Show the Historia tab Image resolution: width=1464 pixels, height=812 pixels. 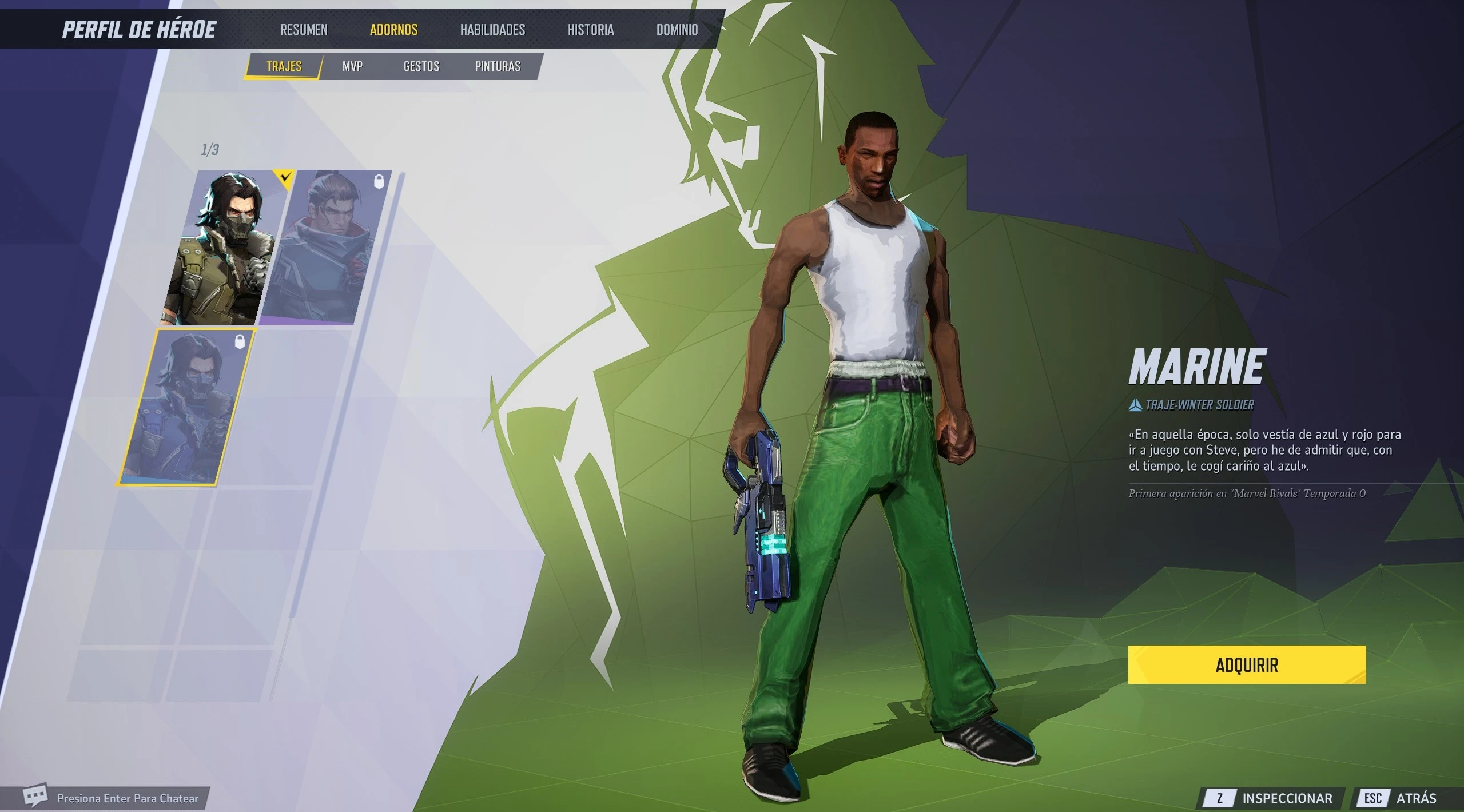point(591,30)
